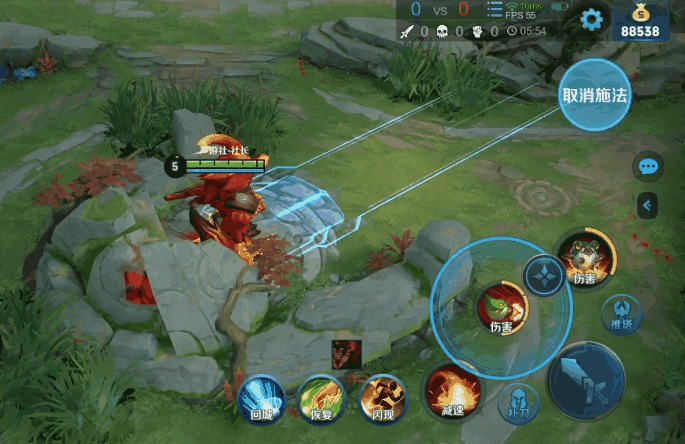Tap the 取消施法 cancel-cast button
685x444 pixels.
(595, 95)
